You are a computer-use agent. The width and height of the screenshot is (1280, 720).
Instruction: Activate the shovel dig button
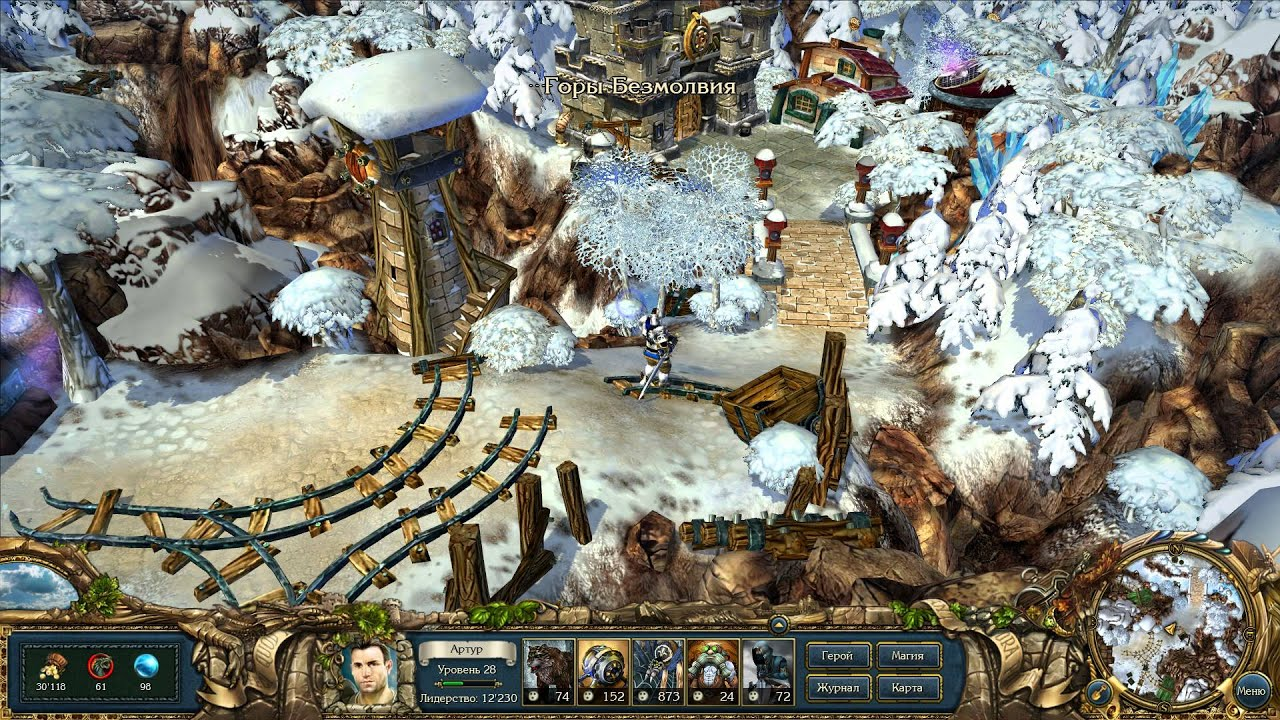coord(1099,691)
